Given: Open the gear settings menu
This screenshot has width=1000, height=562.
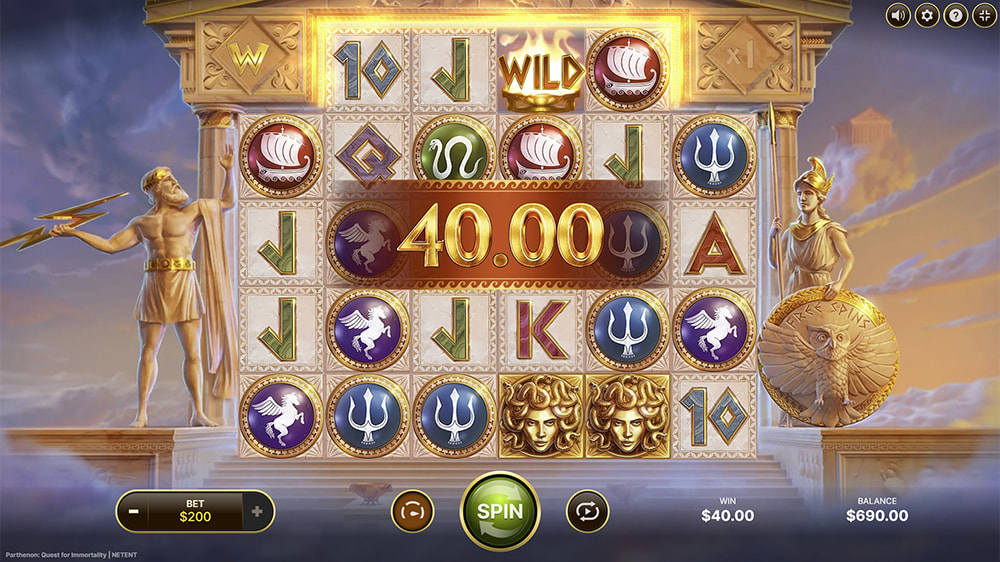Looking at the screenshot, I should pyautogui.click(x=927, y=15).
